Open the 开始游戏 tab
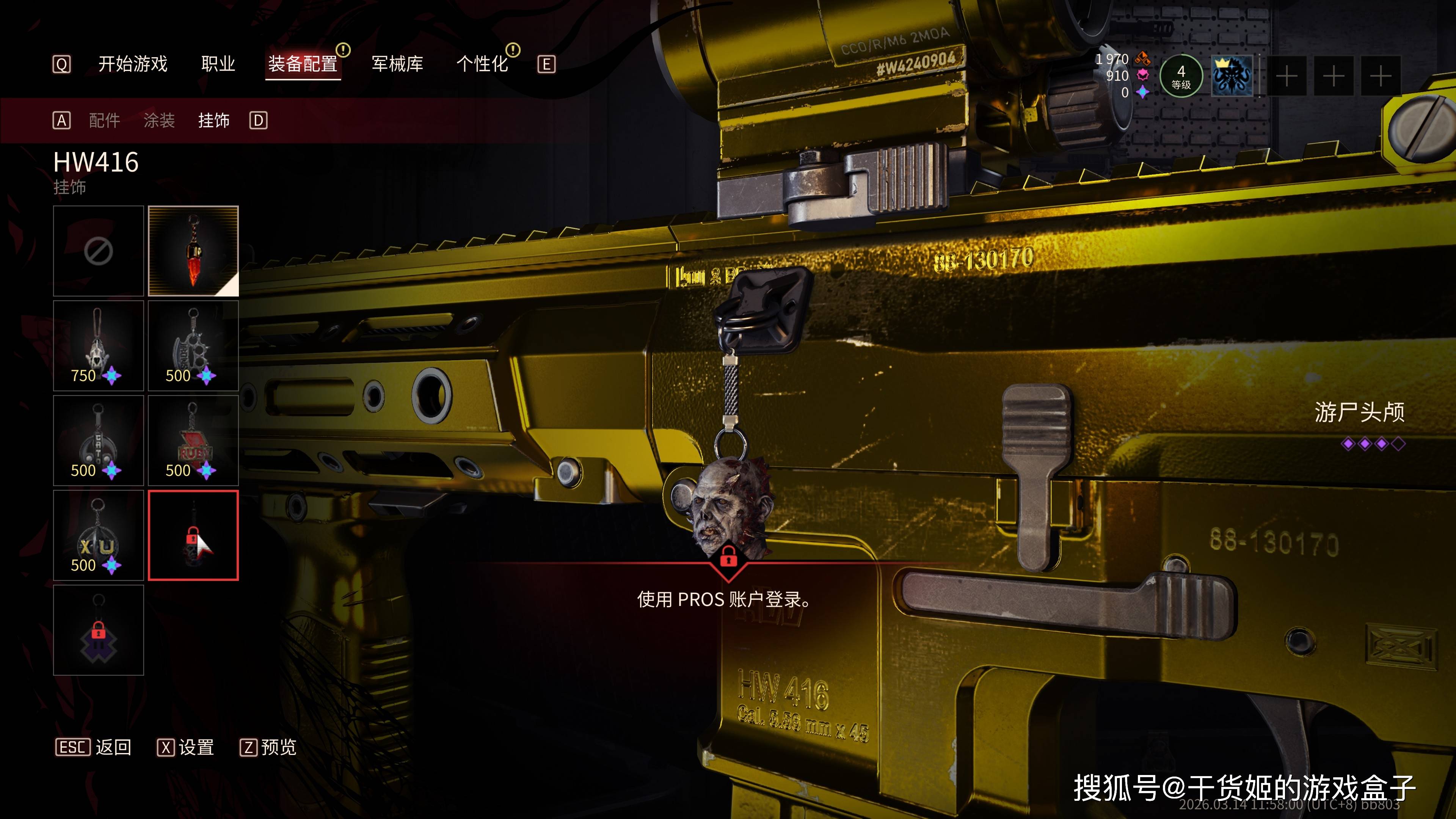Screen dimensions: 1456x819 tap(133, 64)
